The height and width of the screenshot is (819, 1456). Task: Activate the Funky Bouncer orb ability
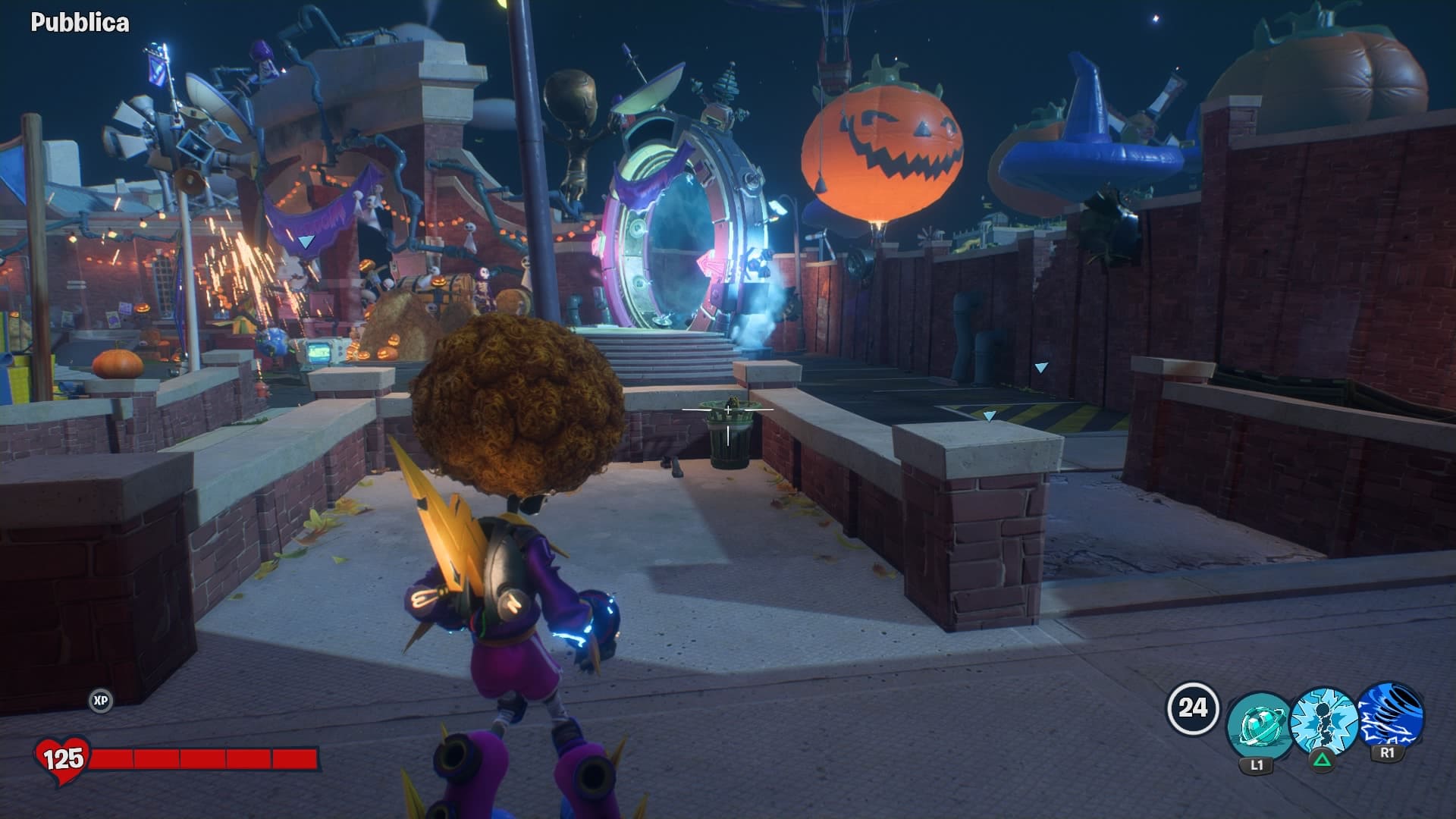[x=1258, y=725]
